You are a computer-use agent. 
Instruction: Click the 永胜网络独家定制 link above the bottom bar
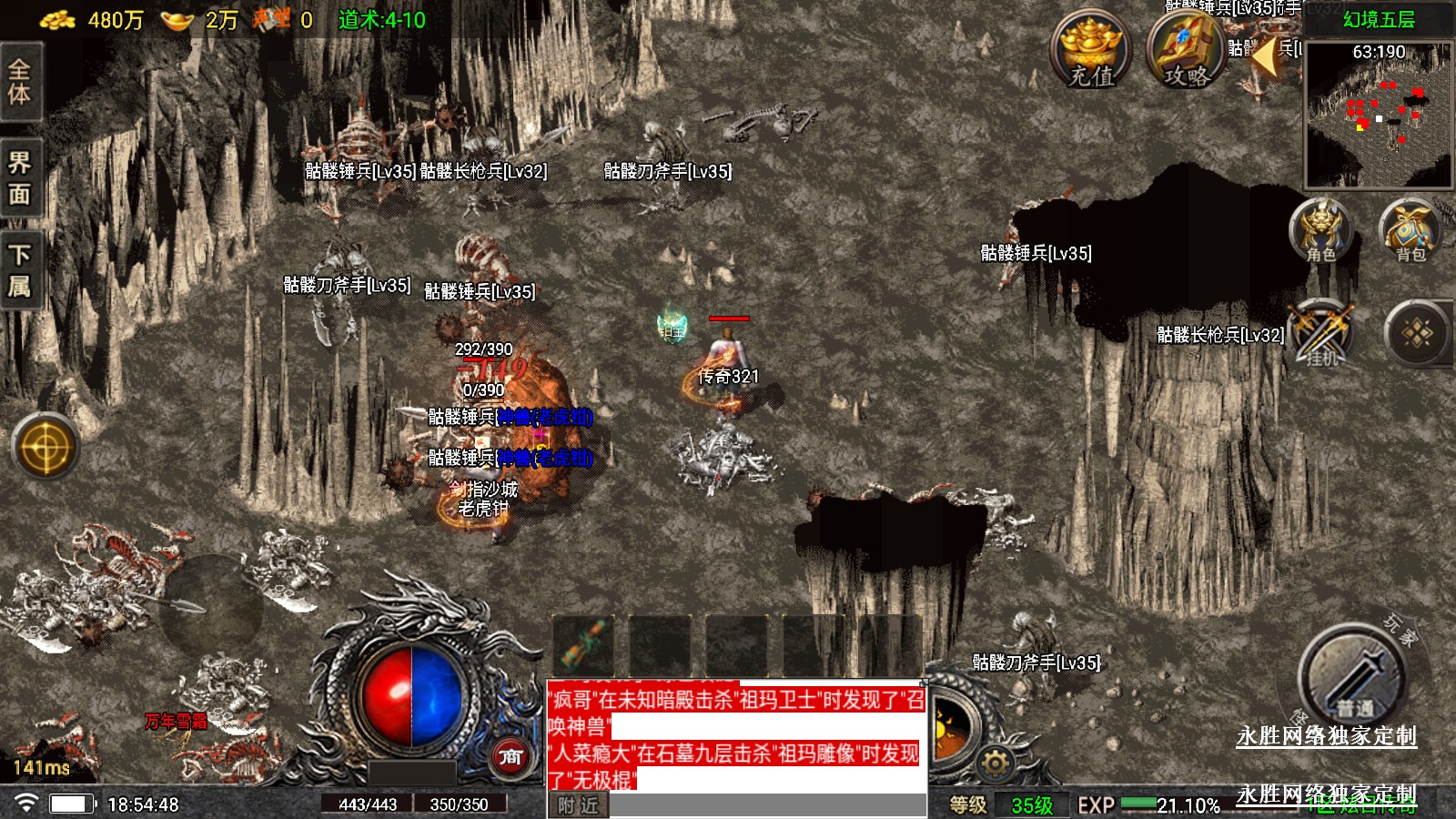point(1326,736)
